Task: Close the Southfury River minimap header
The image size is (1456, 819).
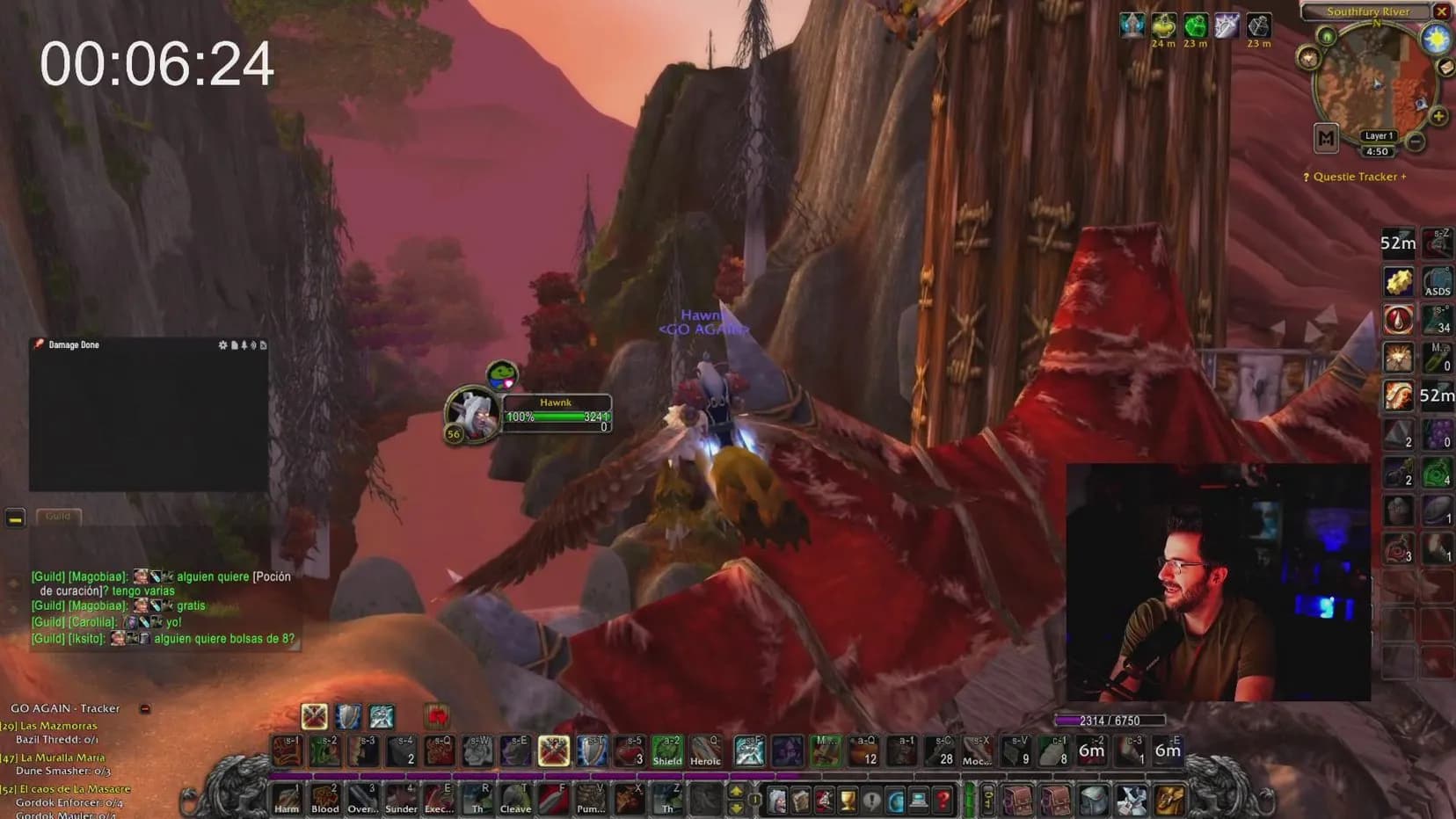Action: click(x=1441, y=11)
